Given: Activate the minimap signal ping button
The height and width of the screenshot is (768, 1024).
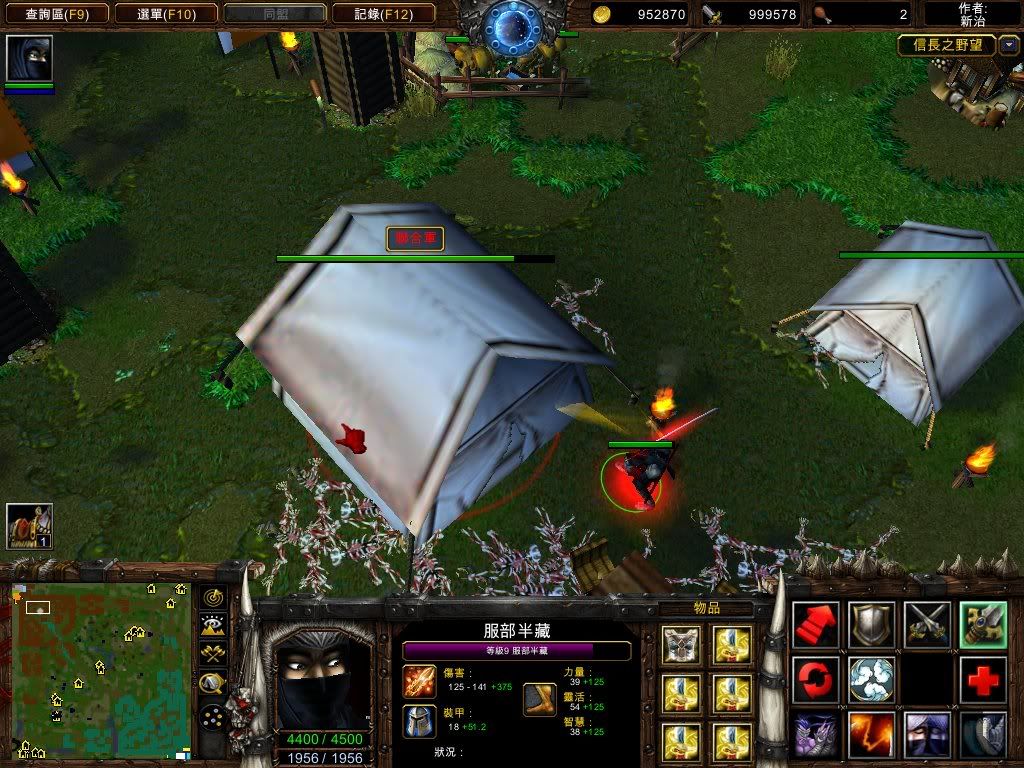Looking at the screenshot, I should [x=212, y=598].
